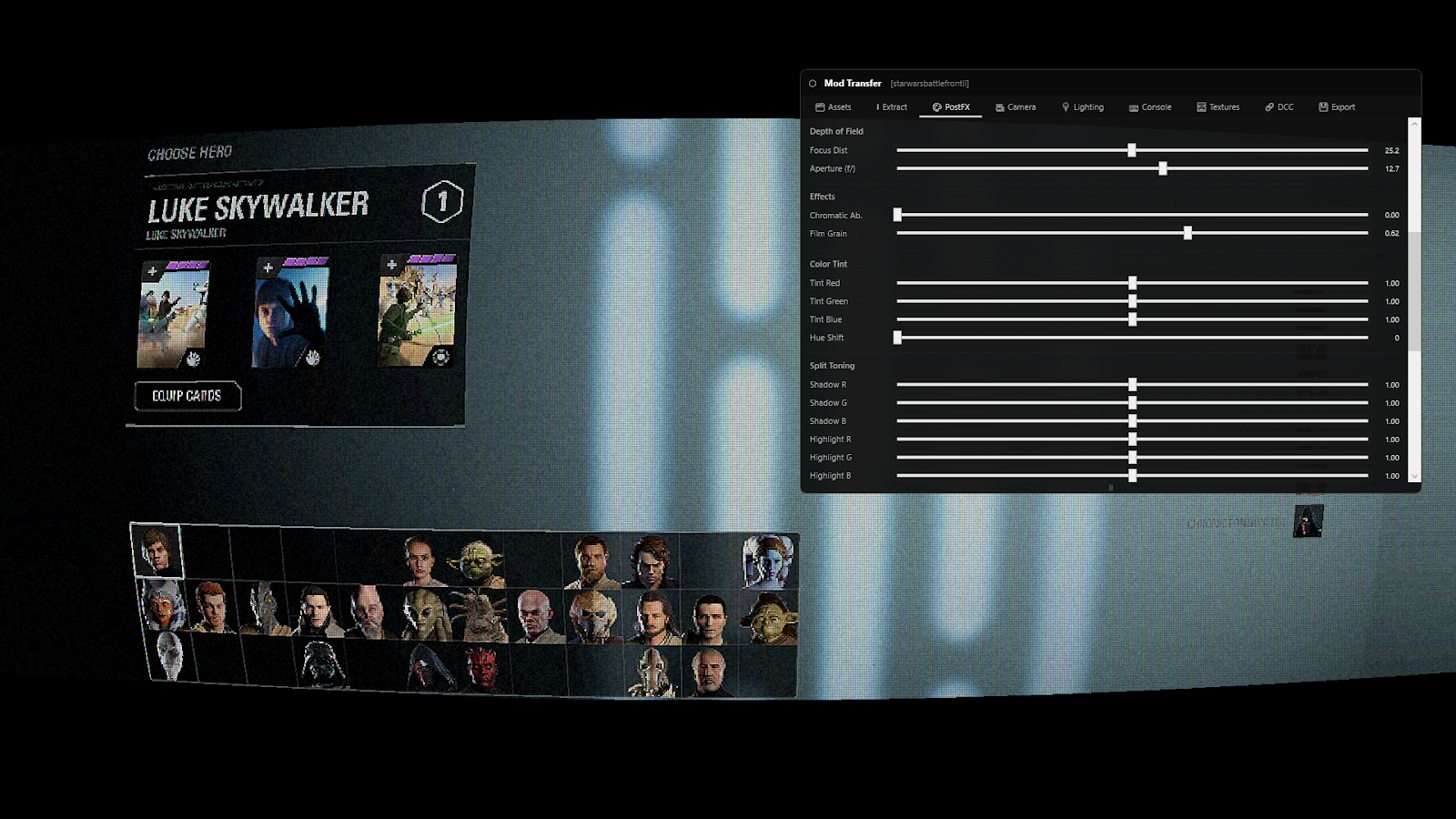1456x819 pixels.
Task: Click the DCC link icon
Action: (1270, 106)
